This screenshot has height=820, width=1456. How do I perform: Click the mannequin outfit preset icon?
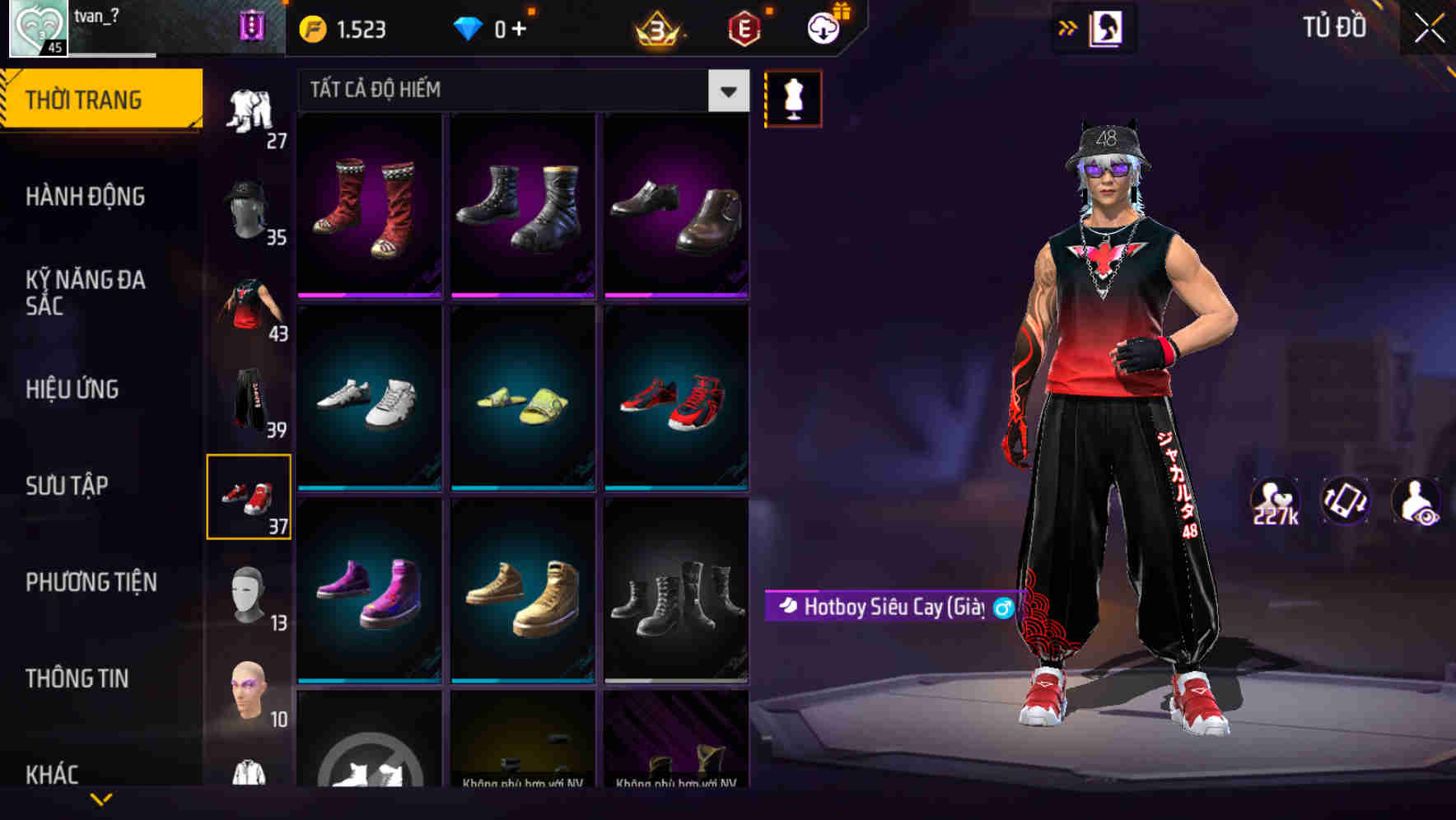click(x=793, y=98)
